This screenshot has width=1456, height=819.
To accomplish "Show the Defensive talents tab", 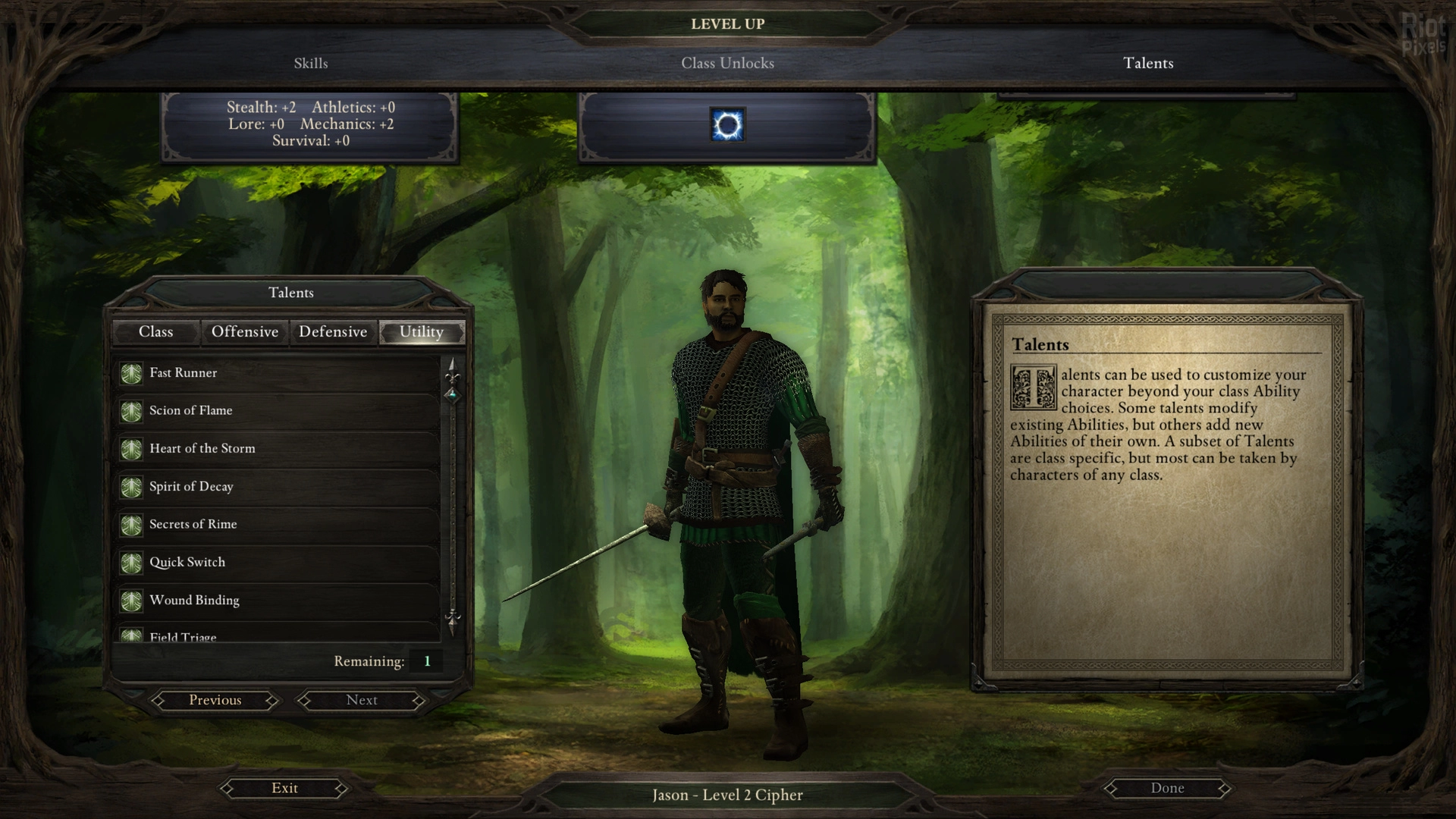I will (333, 332).
